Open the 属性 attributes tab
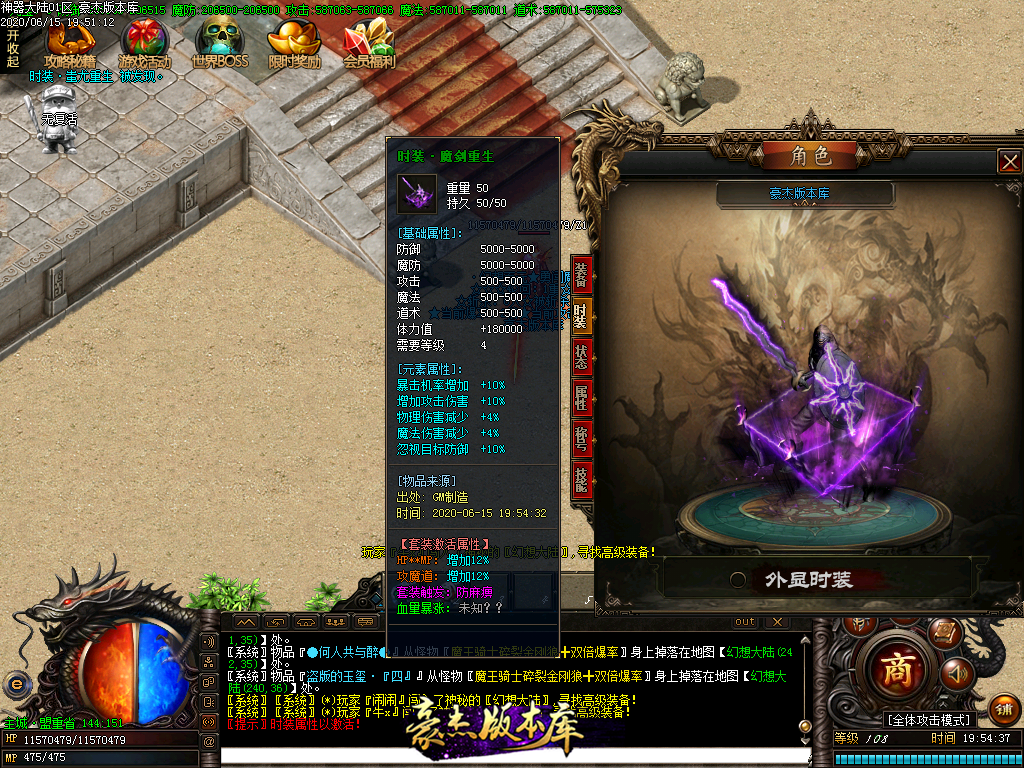The height and width of the screenshot is (768, 1024). 582,397
